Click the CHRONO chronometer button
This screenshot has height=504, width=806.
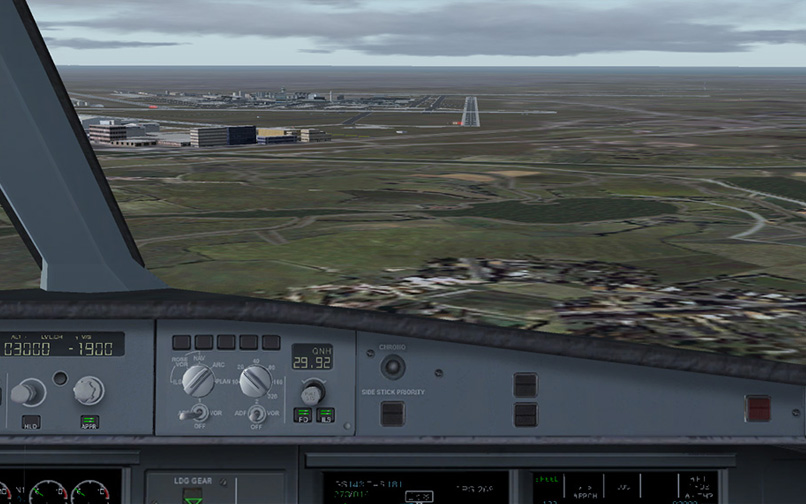tap(392, 367)
